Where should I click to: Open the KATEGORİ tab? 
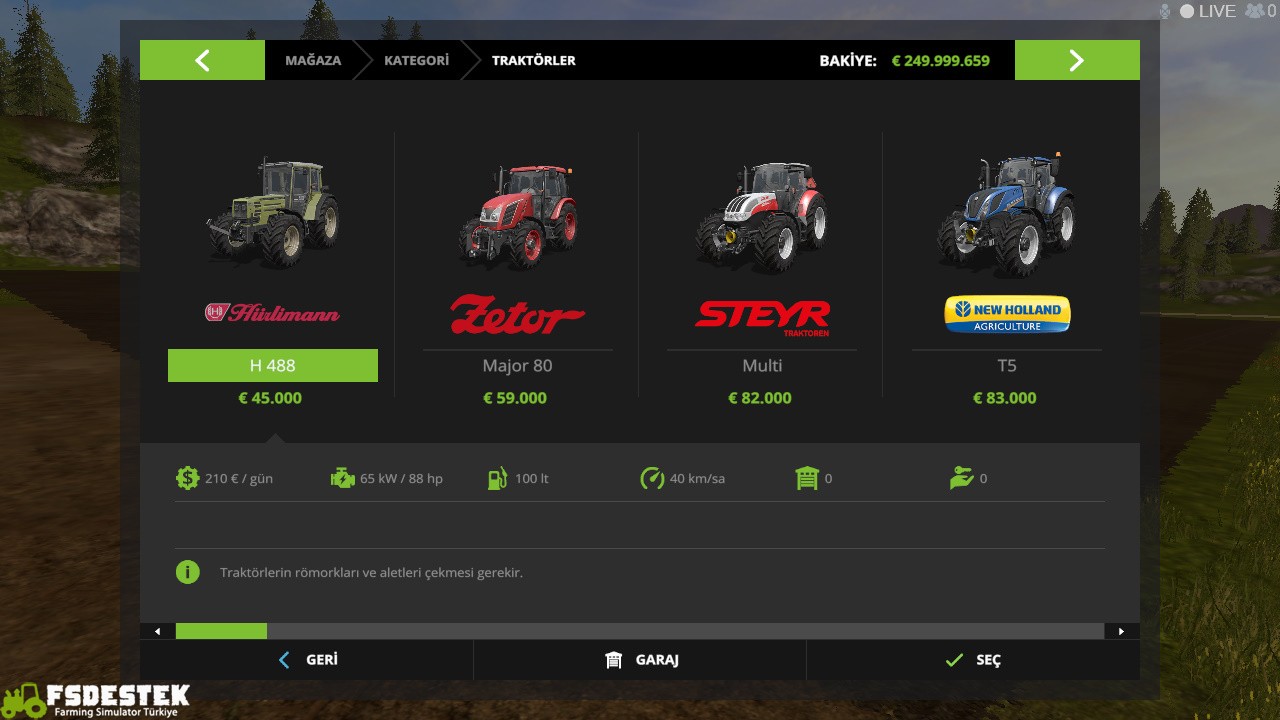tap(417, 60)
